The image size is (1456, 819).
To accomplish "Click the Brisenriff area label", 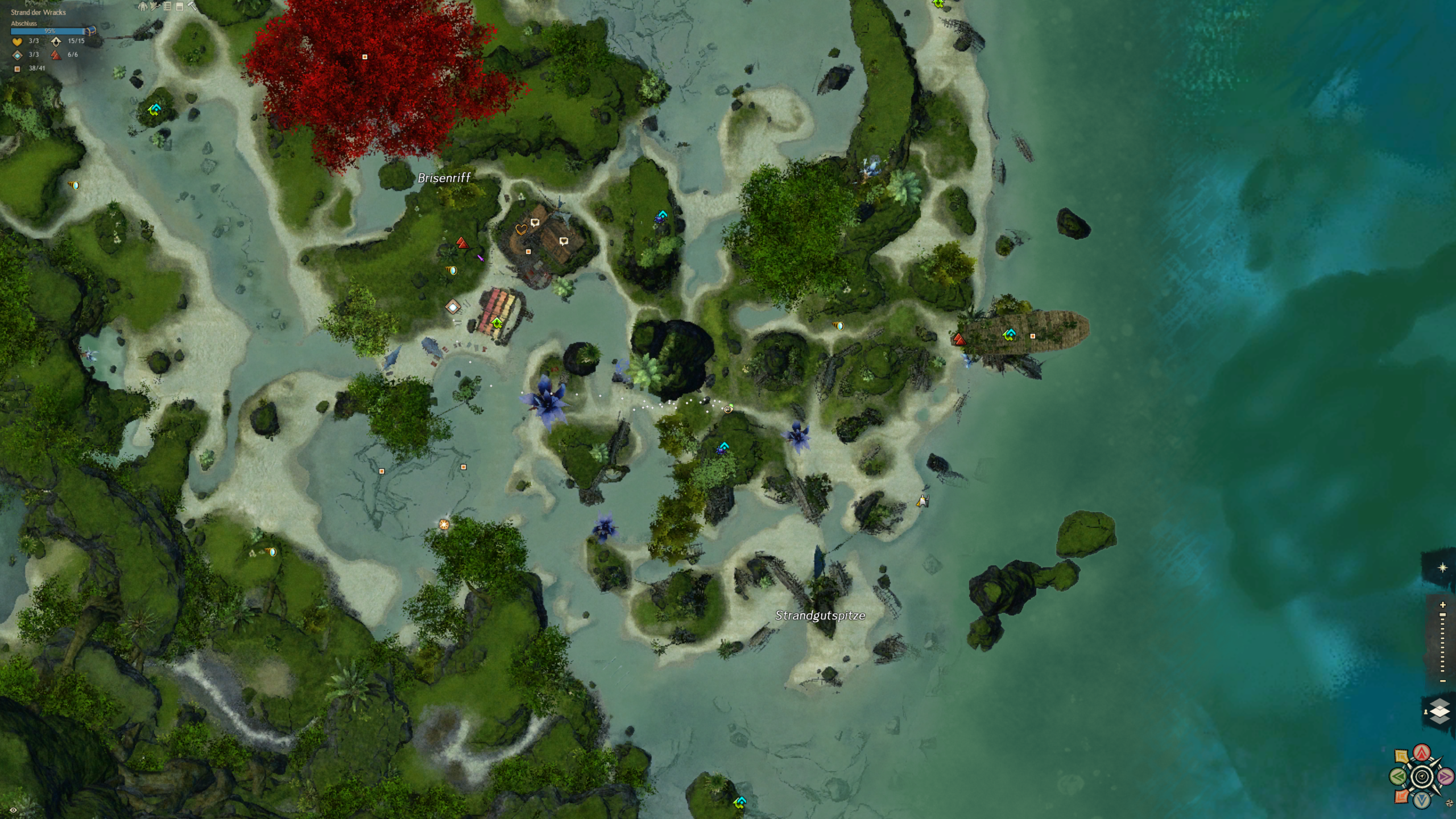I will pos(444,178).
